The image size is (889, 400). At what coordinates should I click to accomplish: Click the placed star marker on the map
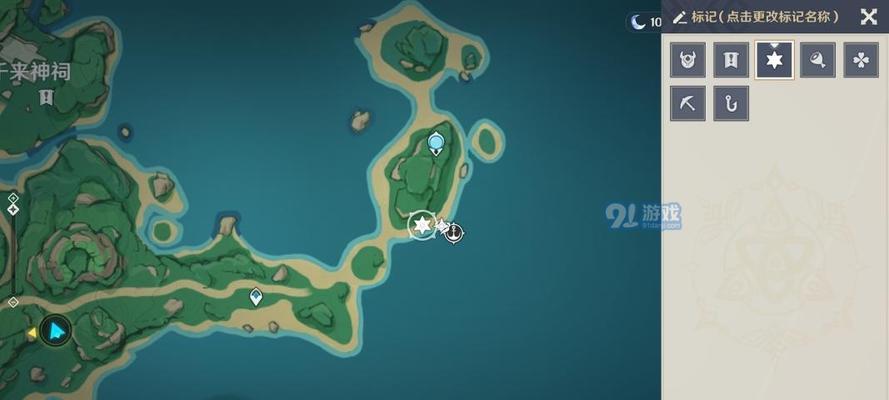(x=423, y=226)
